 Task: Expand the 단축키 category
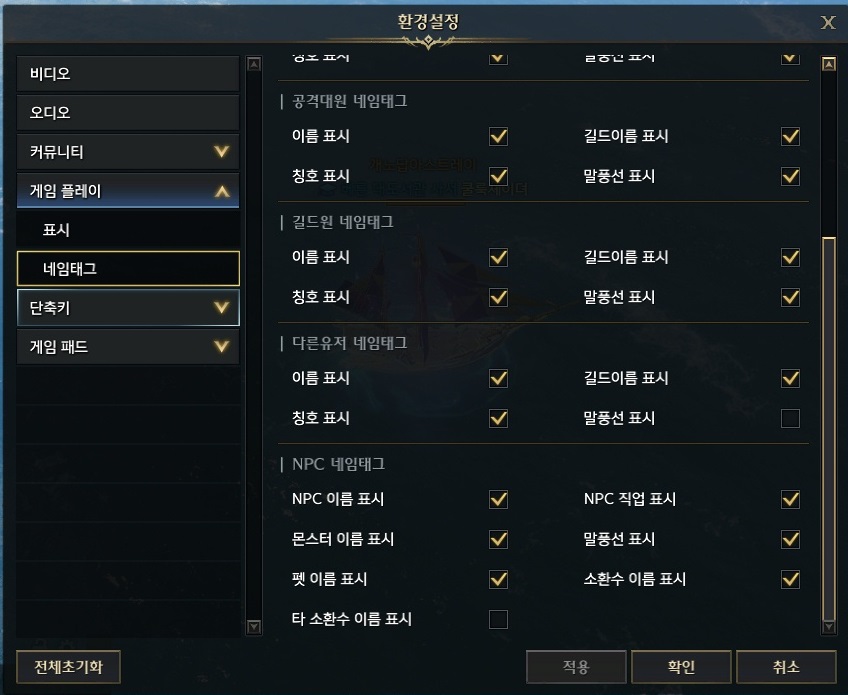128,308
